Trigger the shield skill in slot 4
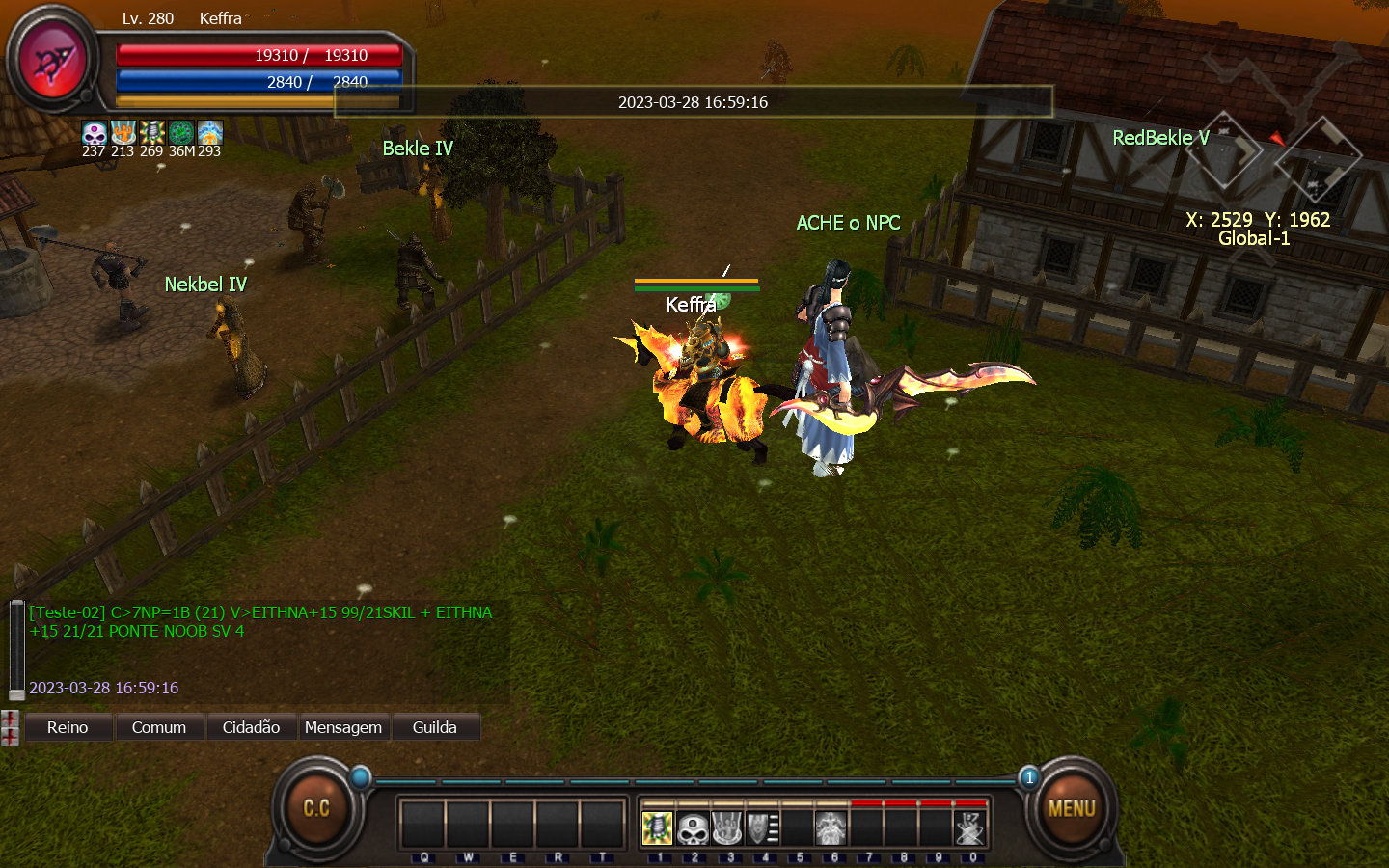Screen dimensions: 1389x868 pos(762,827)
